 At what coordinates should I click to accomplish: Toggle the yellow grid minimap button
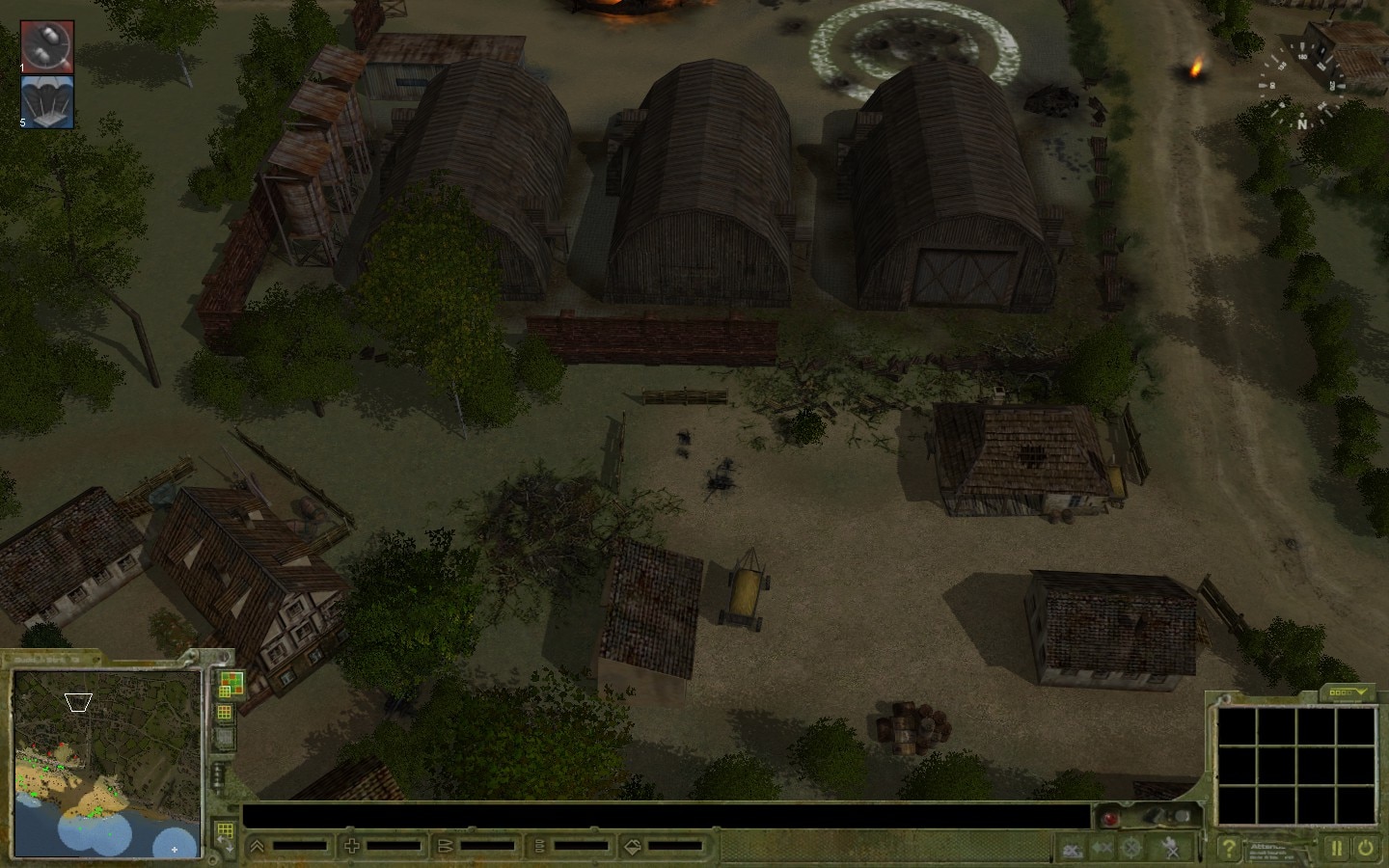[225, 714]
